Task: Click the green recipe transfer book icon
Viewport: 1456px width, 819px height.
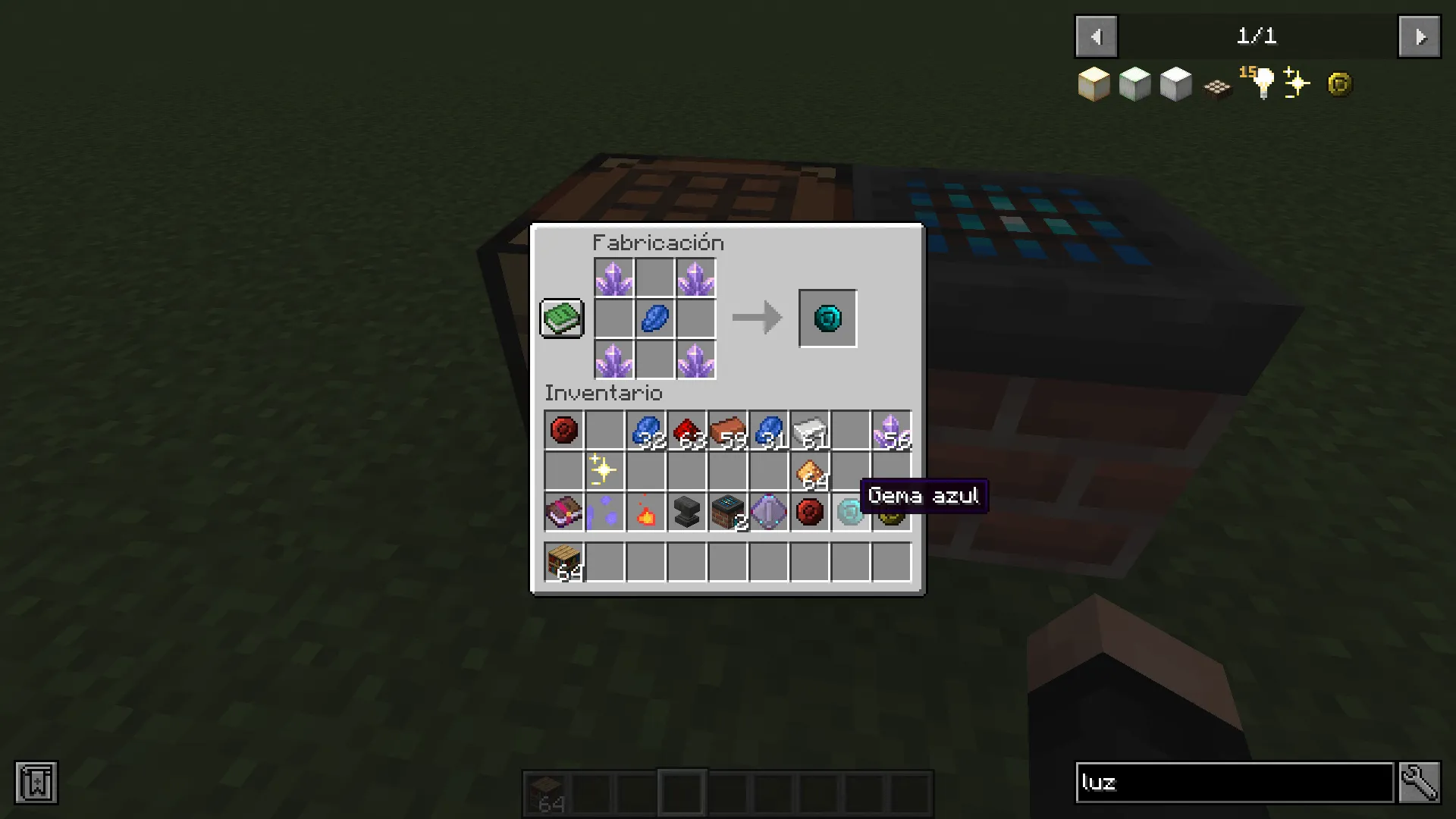Action: pos(561,318)
